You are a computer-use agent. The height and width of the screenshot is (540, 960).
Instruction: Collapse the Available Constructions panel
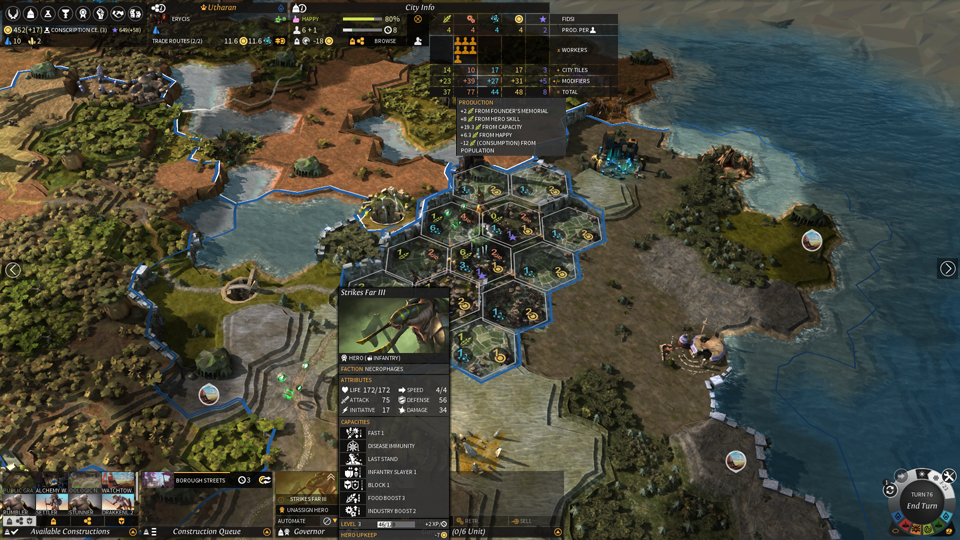[x=133, y=532]
